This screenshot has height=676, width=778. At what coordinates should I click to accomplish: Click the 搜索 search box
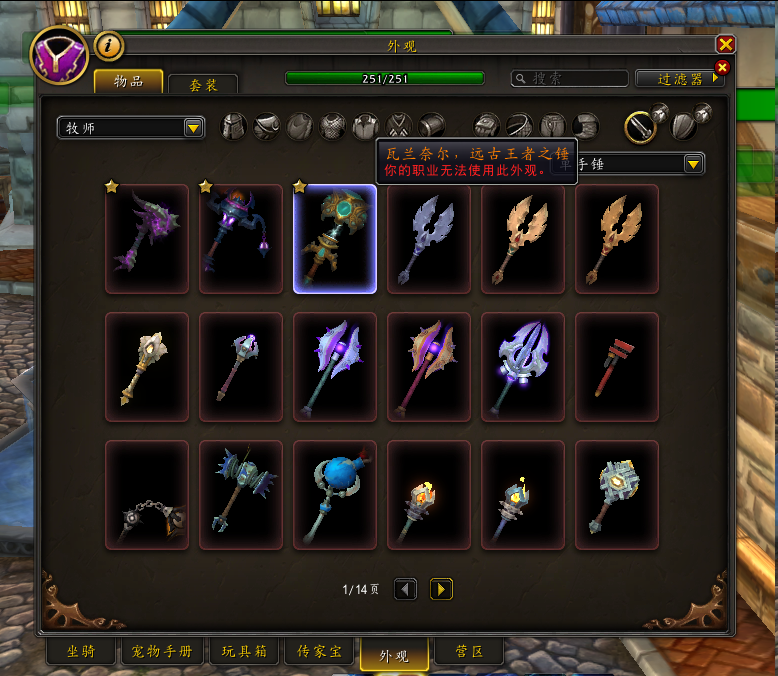570,78
